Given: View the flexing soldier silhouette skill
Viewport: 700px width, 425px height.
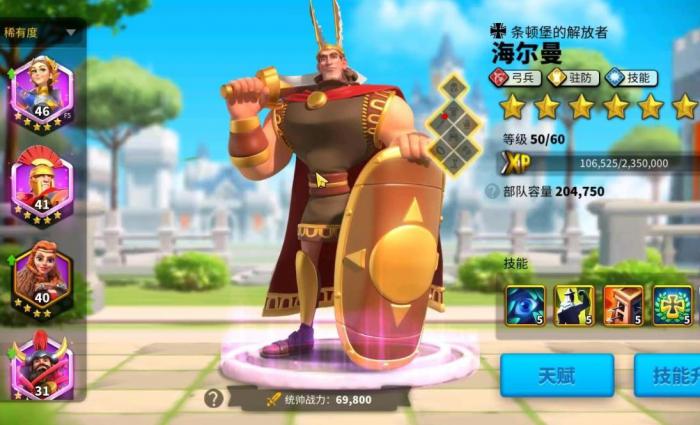Looking at the screenshot, I should point(574,305).
